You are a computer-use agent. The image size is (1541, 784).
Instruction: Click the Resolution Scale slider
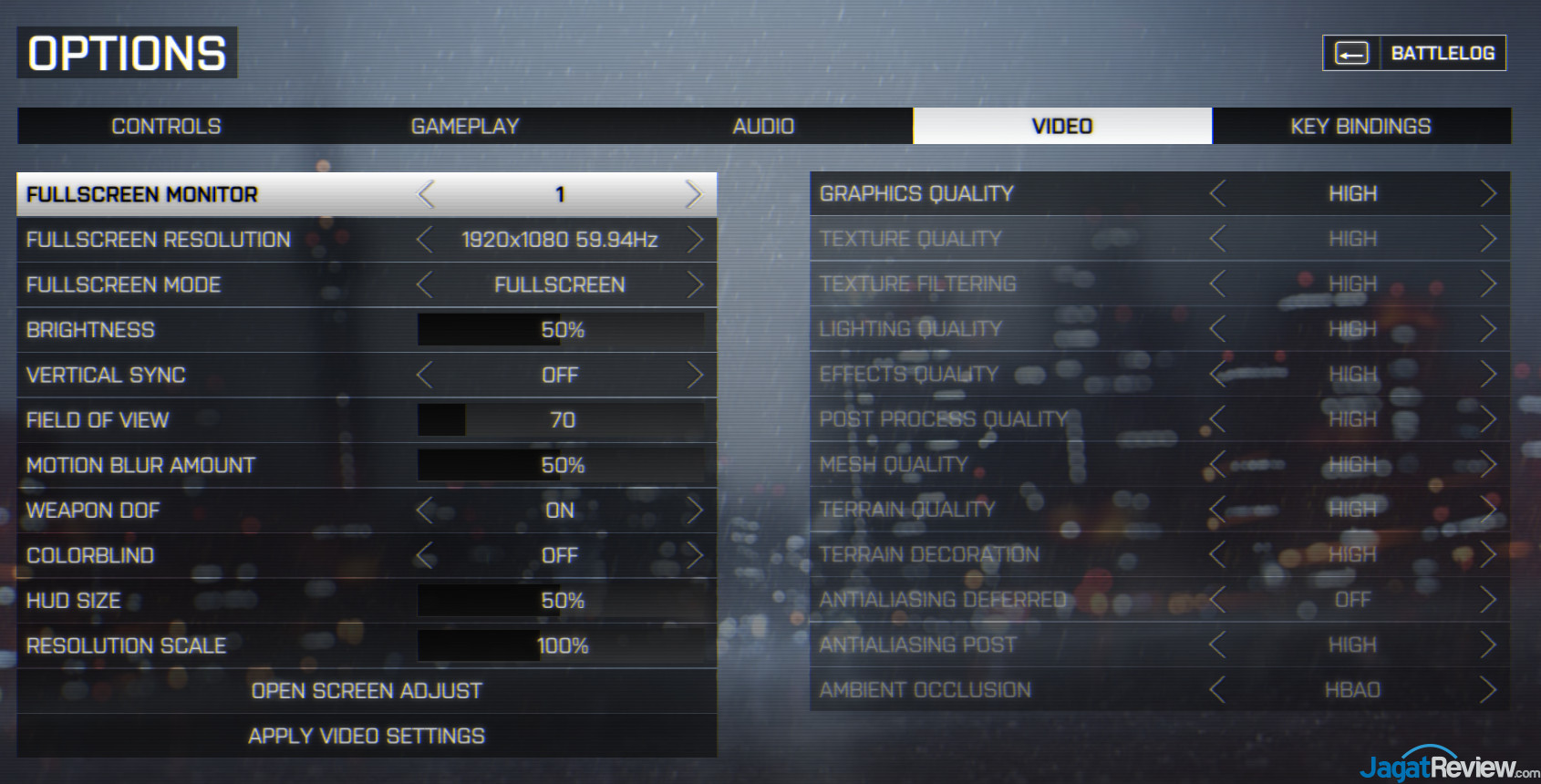click(560, 645)
